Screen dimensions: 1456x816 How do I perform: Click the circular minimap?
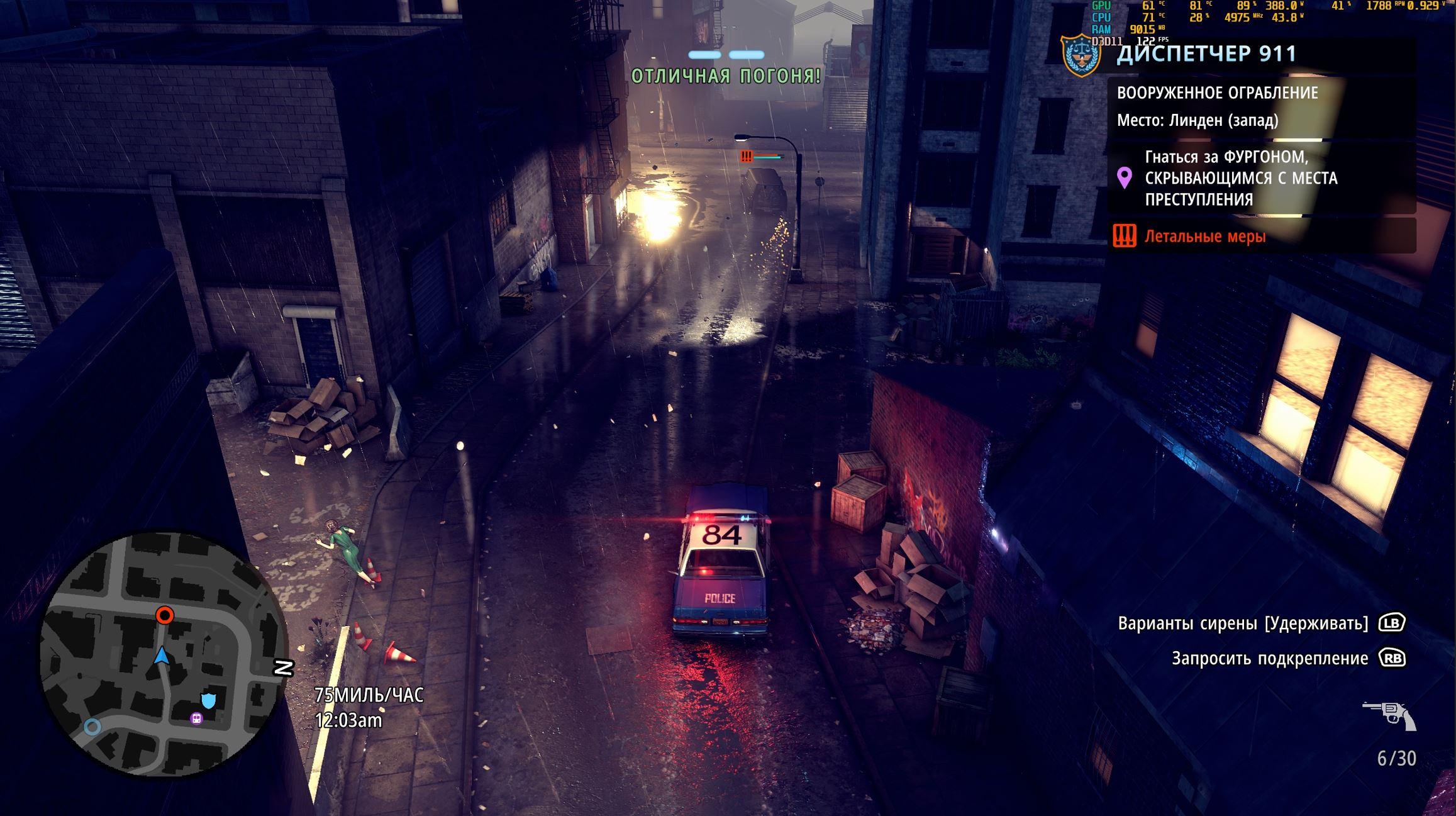point(162,654)
